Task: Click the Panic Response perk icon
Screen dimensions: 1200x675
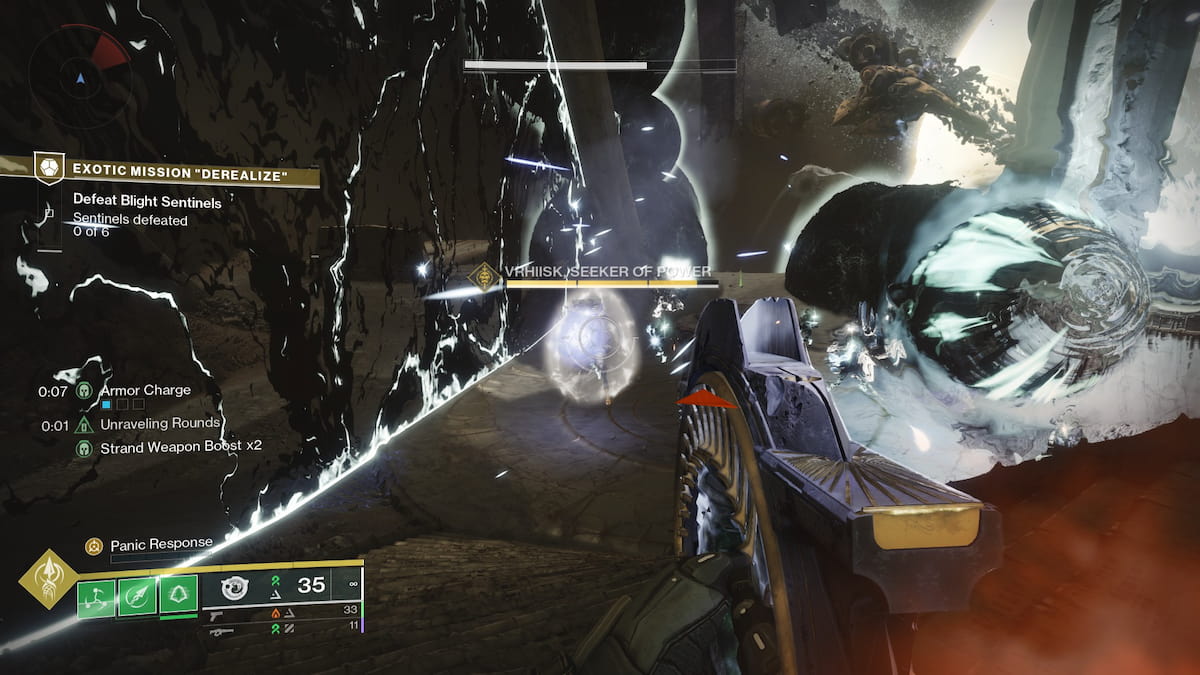Action: tap(94, 545)
